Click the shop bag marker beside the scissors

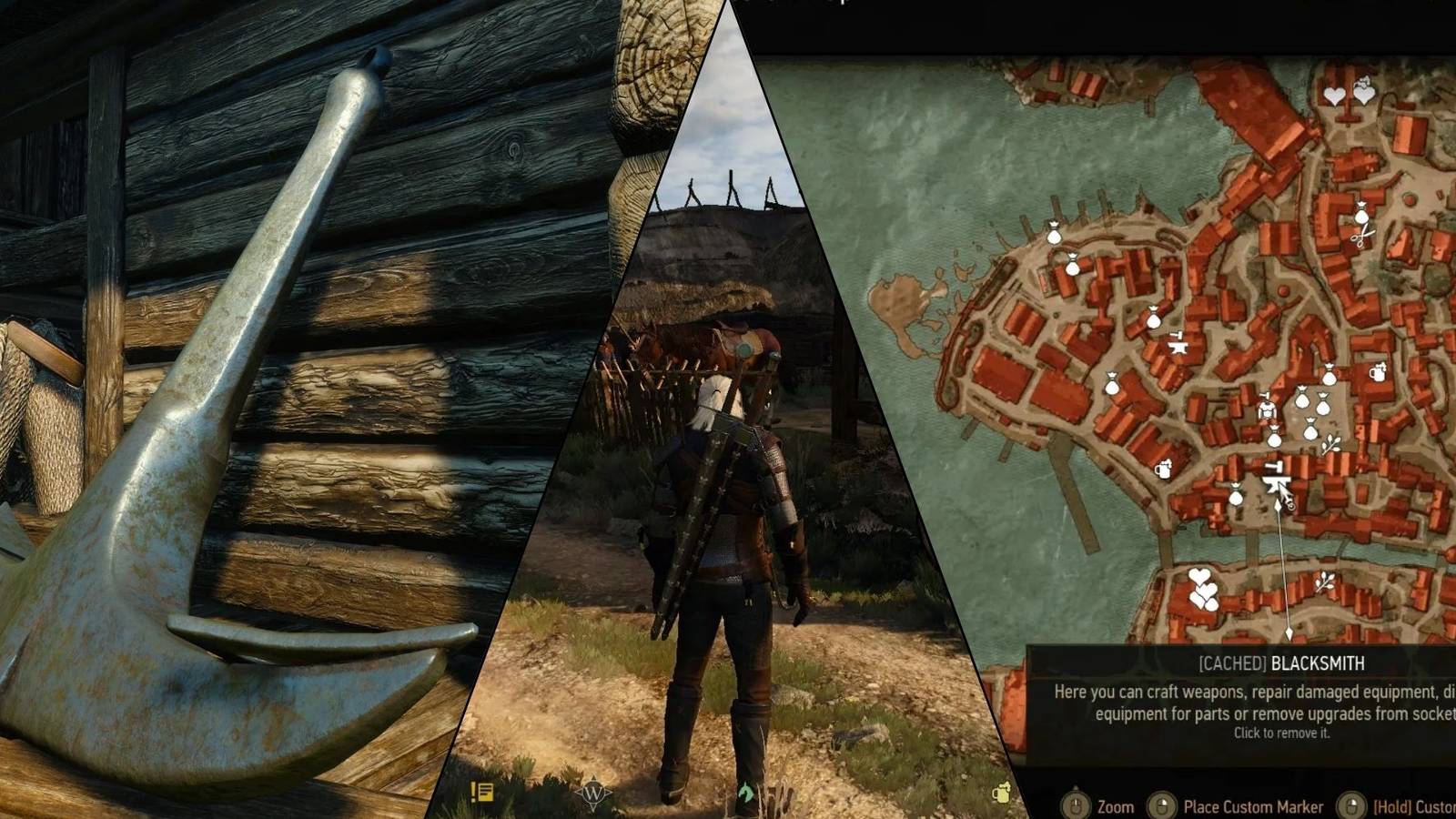coord(1361,215)
